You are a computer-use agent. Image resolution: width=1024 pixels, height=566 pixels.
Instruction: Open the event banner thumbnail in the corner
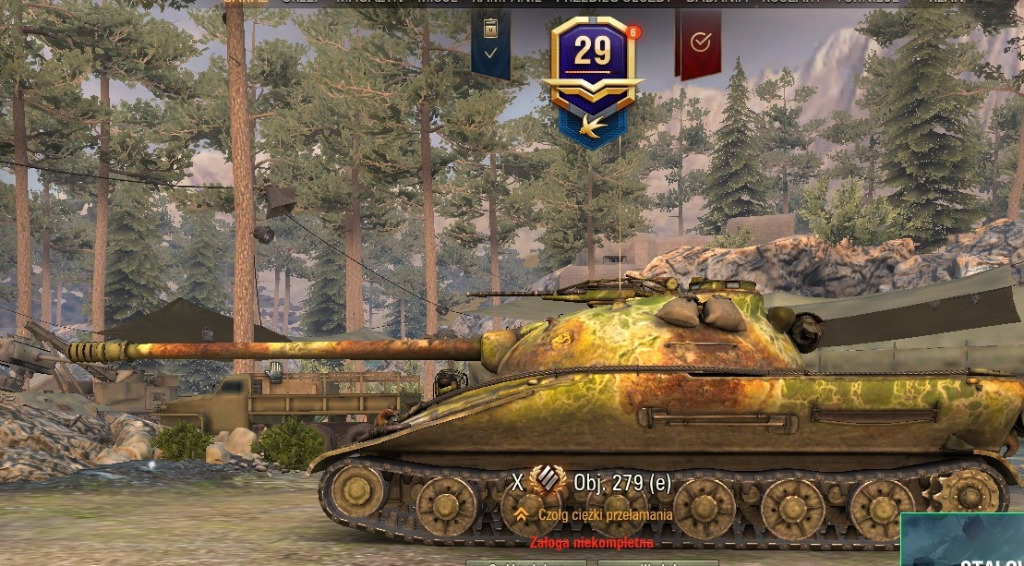pyautogui.click(x=962, y=541)
